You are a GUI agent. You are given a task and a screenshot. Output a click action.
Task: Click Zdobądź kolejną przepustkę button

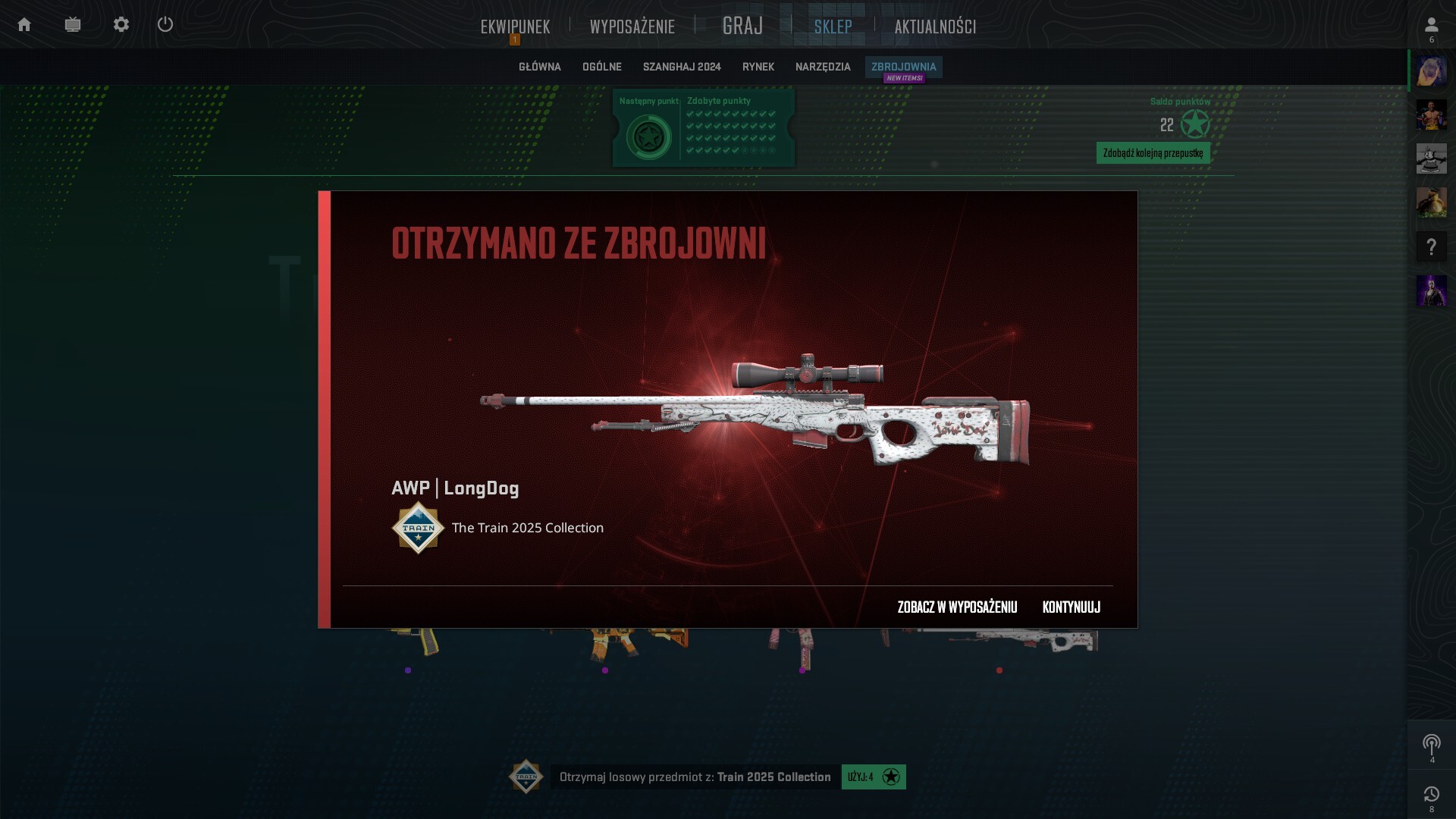click(1153, 153)
